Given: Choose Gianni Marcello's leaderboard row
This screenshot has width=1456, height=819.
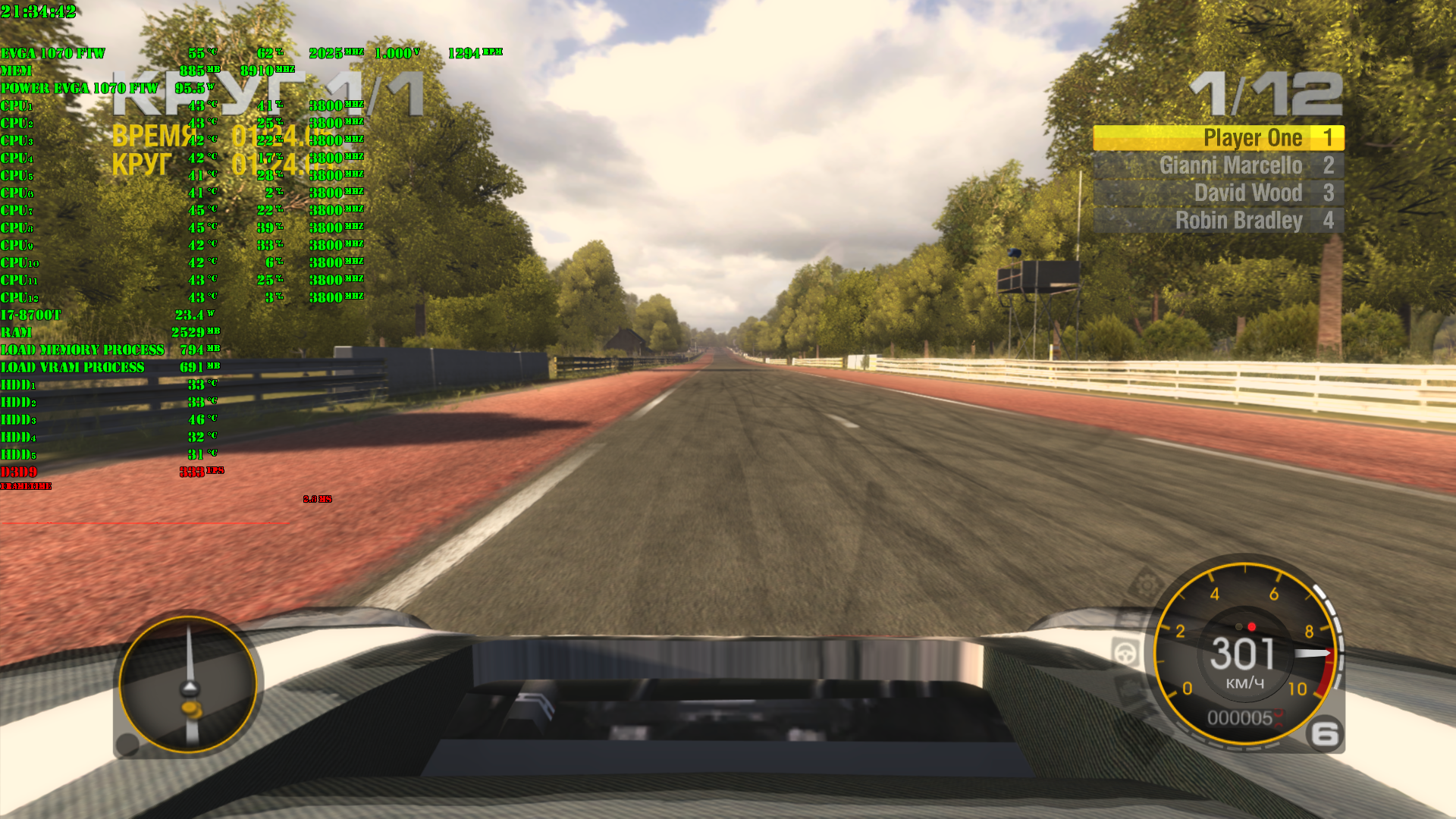Looking at the screenshot, I should click(x=1218, y=165).
